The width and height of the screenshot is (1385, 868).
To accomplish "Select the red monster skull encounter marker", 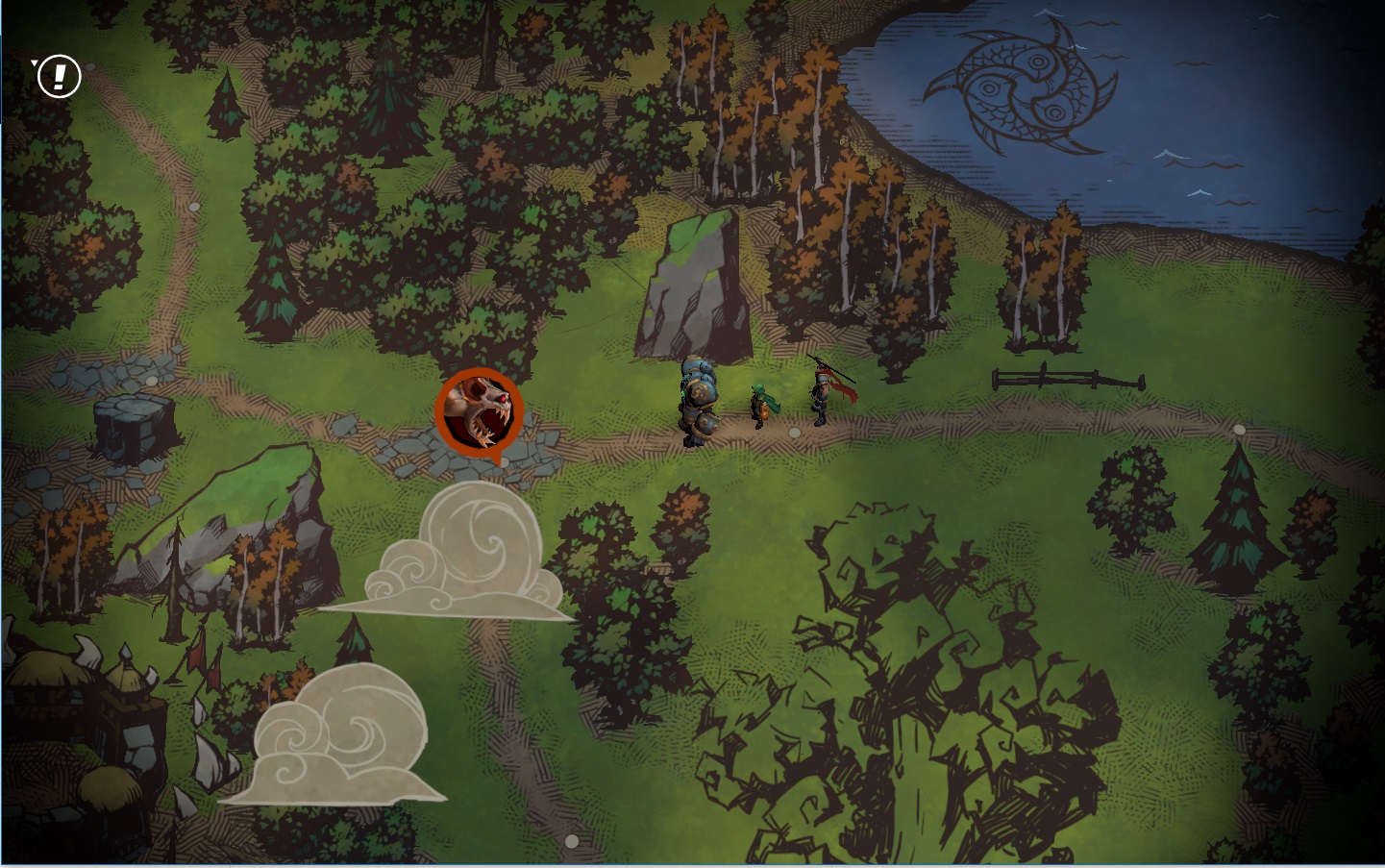I will [479, 411].
